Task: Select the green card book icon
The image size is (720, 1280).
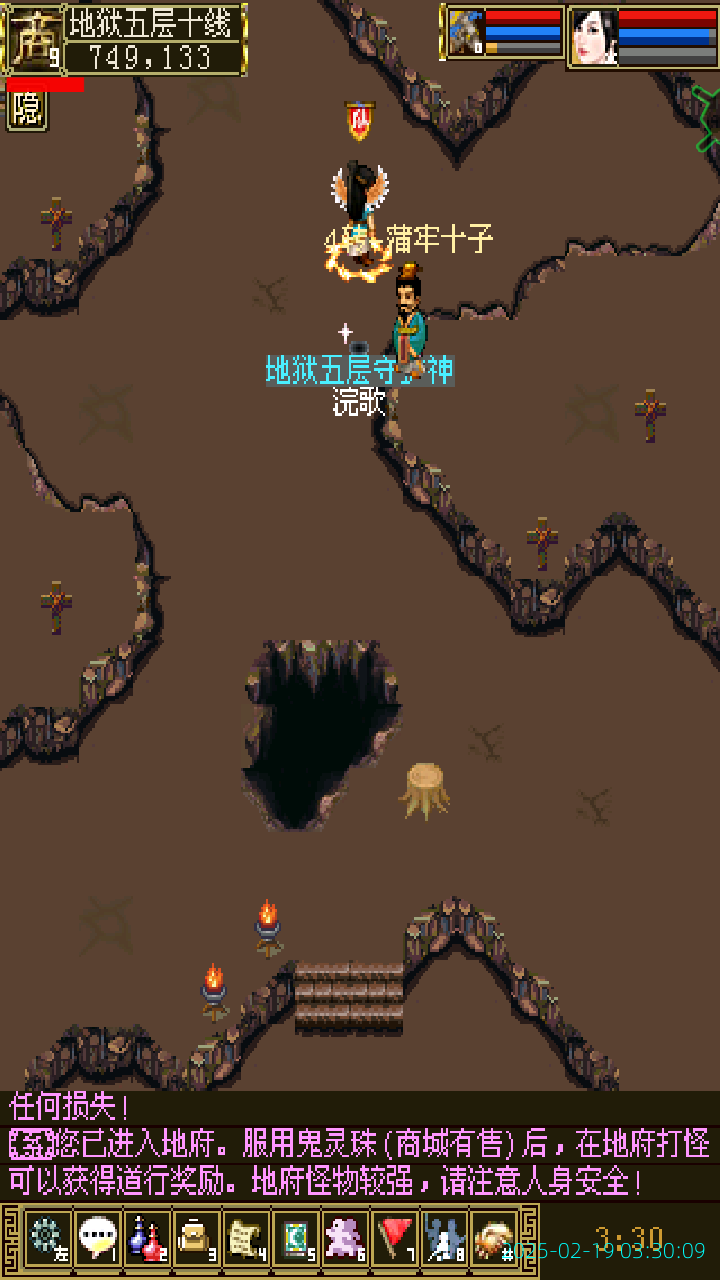Action: pyautogui.click(x=296, y=1238)
